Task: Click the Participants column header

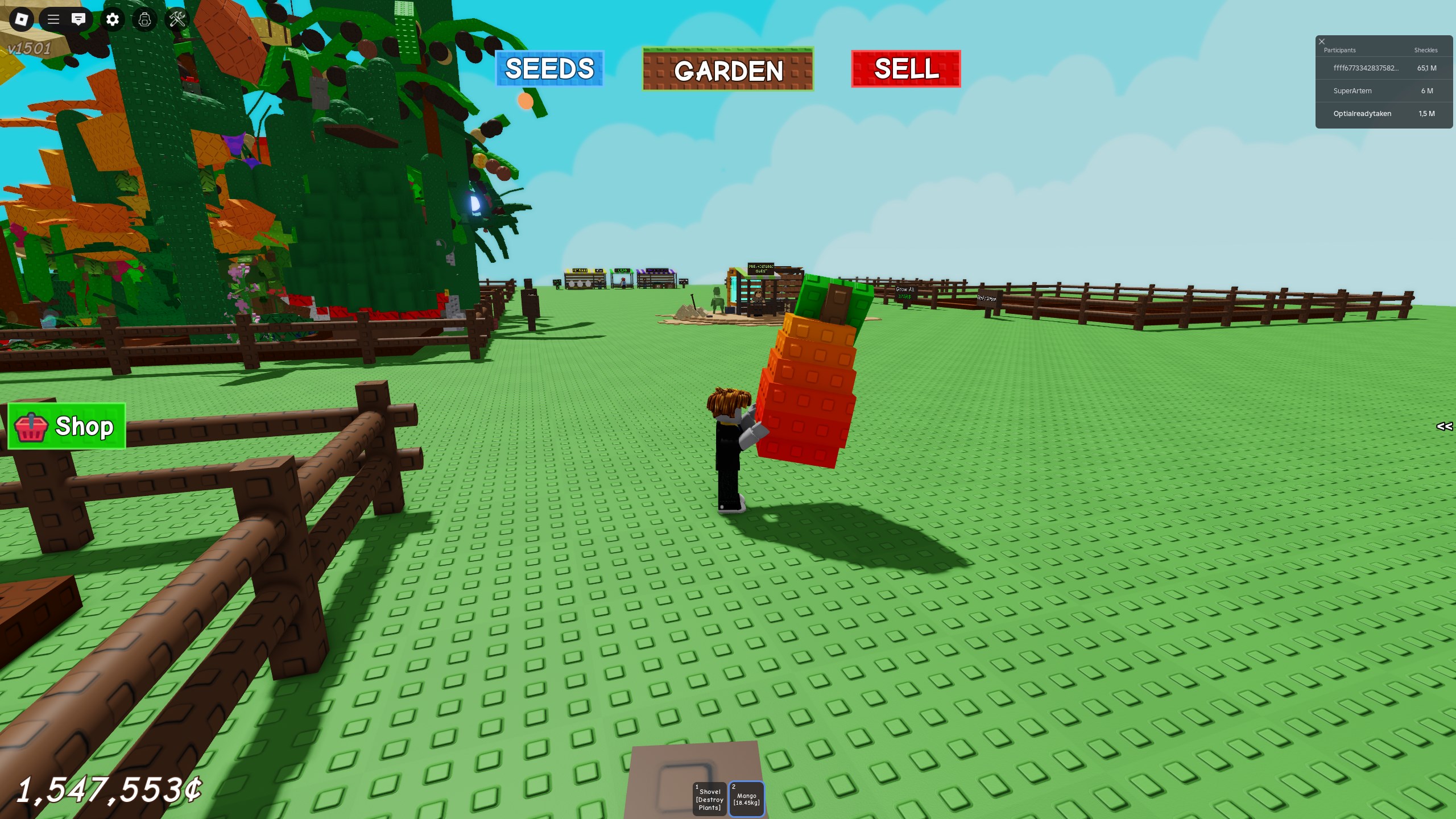Action: coord(1339,50)
